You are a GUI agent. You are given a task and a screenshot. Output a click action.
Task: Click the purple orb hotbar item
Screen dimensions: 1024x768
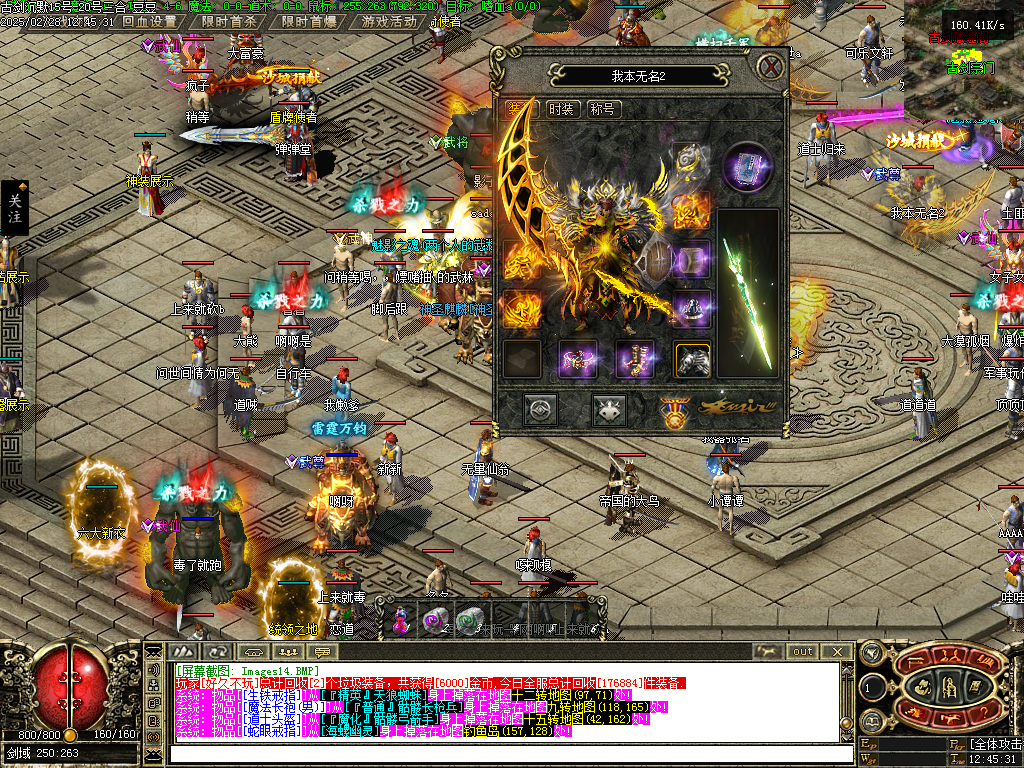(435, 621)
